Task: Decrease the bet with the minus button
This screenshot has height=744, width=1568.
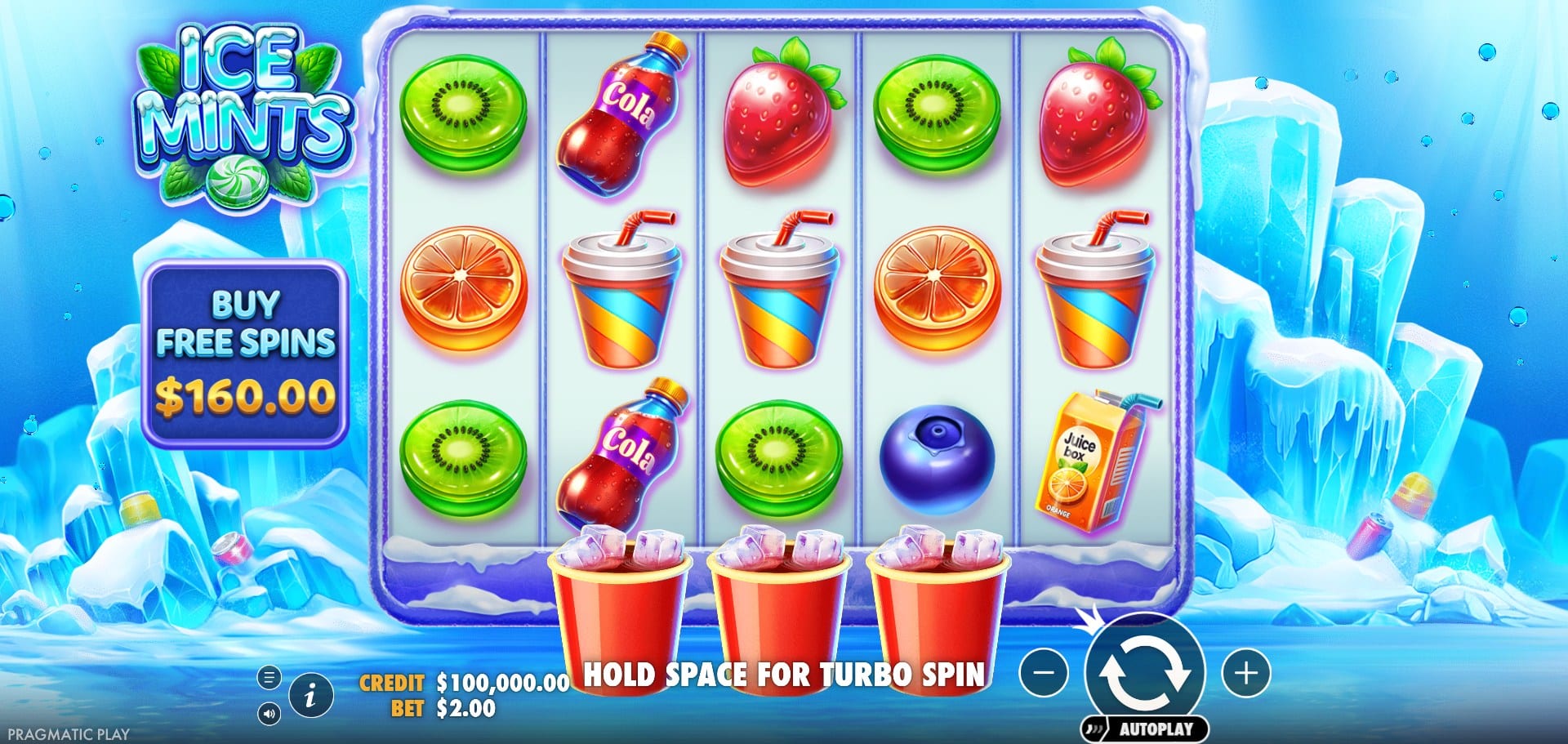Action: click(x=1044, y=673)
